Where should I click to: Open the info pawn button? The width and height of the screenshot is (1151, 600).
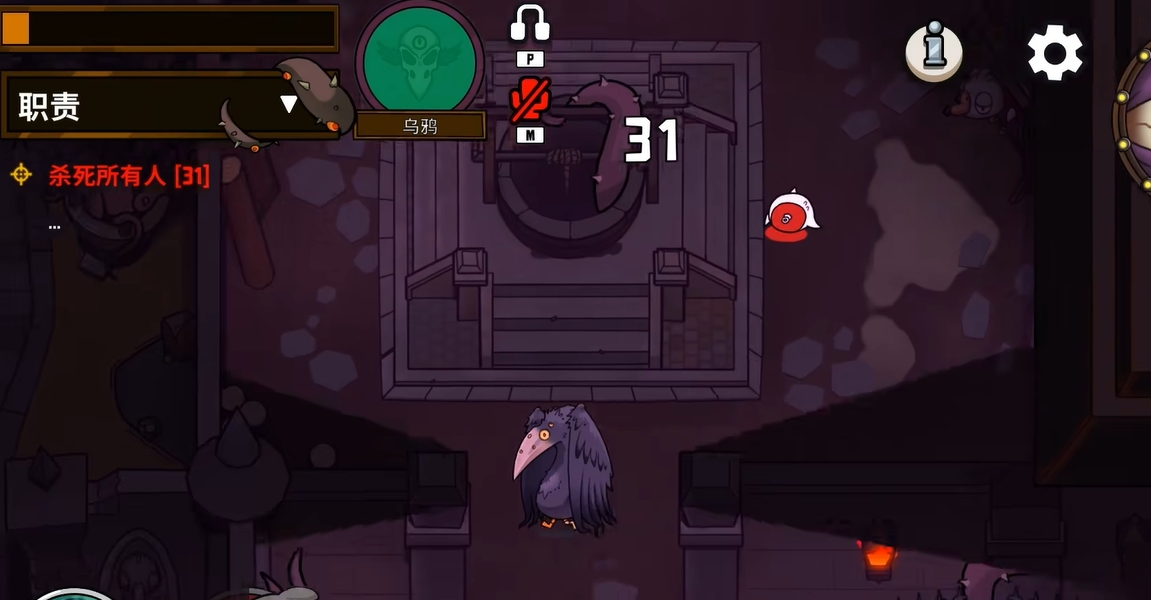[934, 51]
